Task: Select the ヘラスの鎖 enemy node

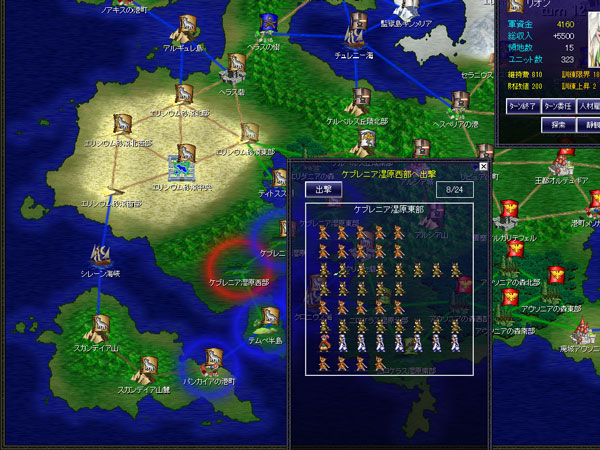Action: (x=268, y=24)
